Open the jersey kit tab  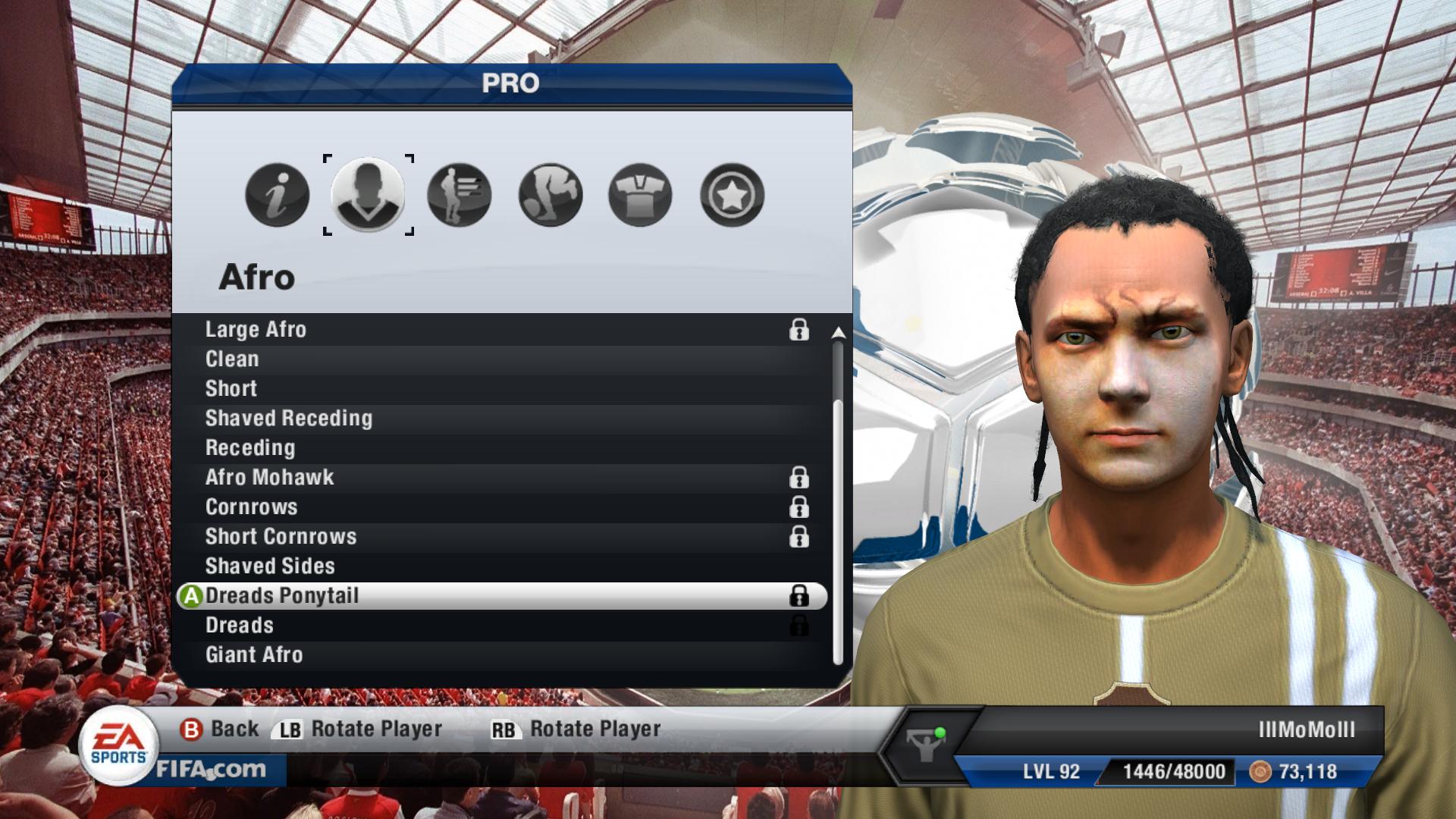point(641,195)
